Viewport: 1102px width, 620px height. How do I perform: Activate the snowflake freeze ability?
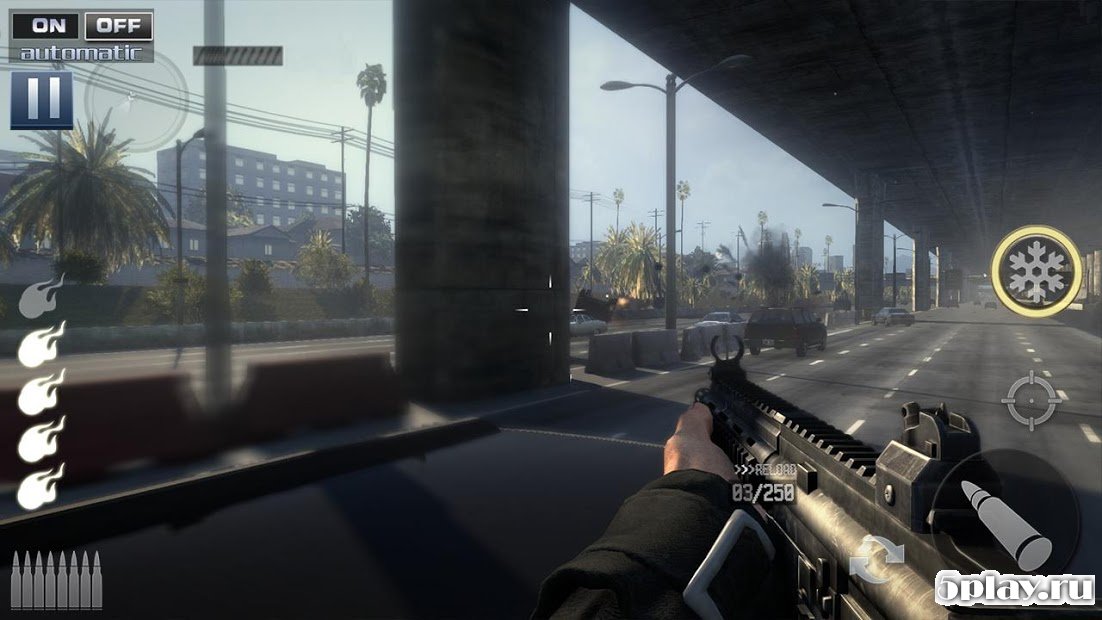pyautogui.click(x=1036, y=271)
